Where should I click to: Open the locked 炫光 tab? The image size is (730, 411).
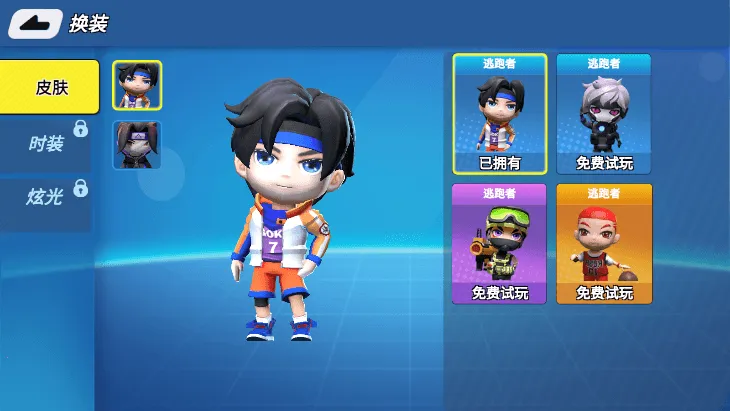(x=46, y=196)
